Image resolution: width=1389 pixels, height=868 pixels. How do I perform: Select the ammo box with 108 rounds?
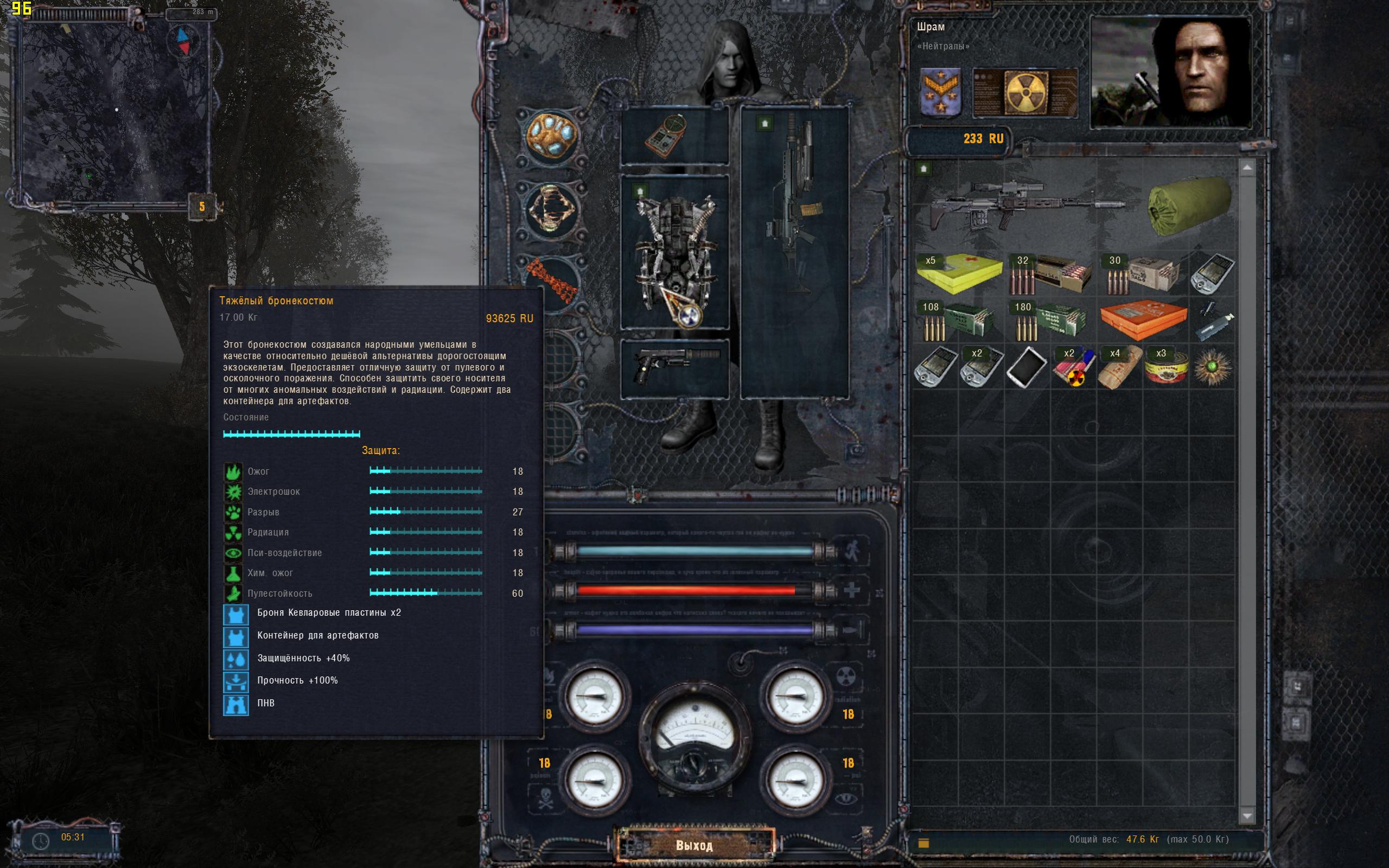[x=959, y=320]
